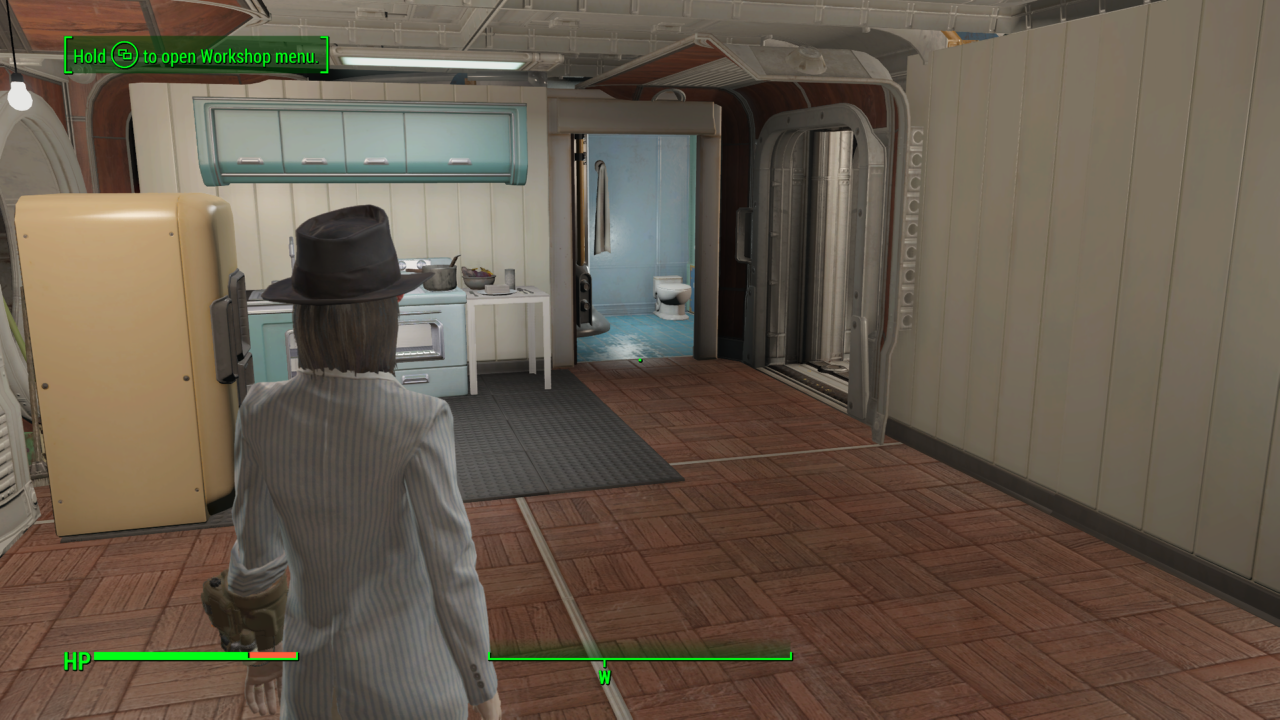
Task: Click the W marker on the compass
Action: tap(603, 676)
